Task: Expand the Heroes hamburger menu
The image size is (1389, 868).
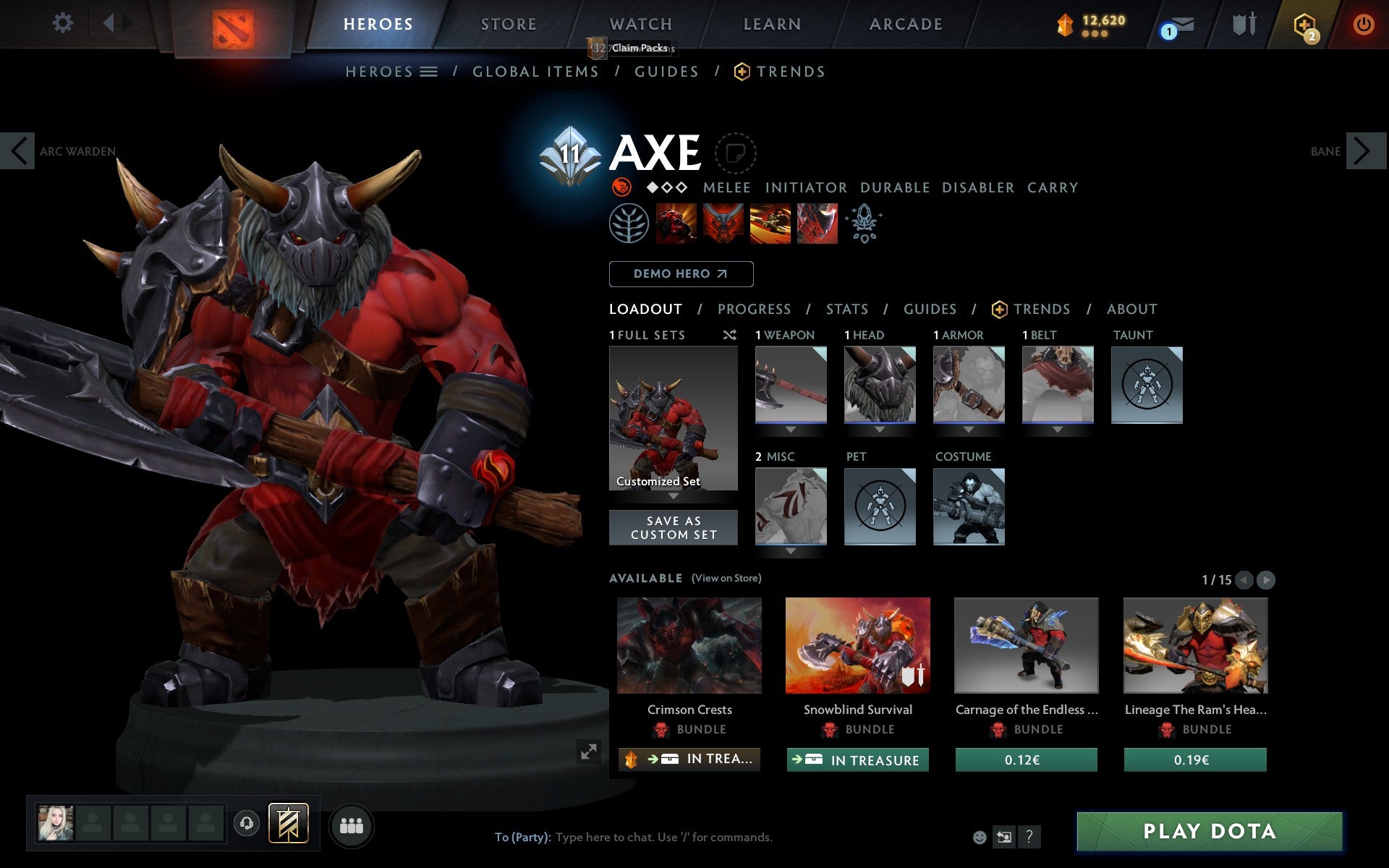Action: [x=429, y=72]
